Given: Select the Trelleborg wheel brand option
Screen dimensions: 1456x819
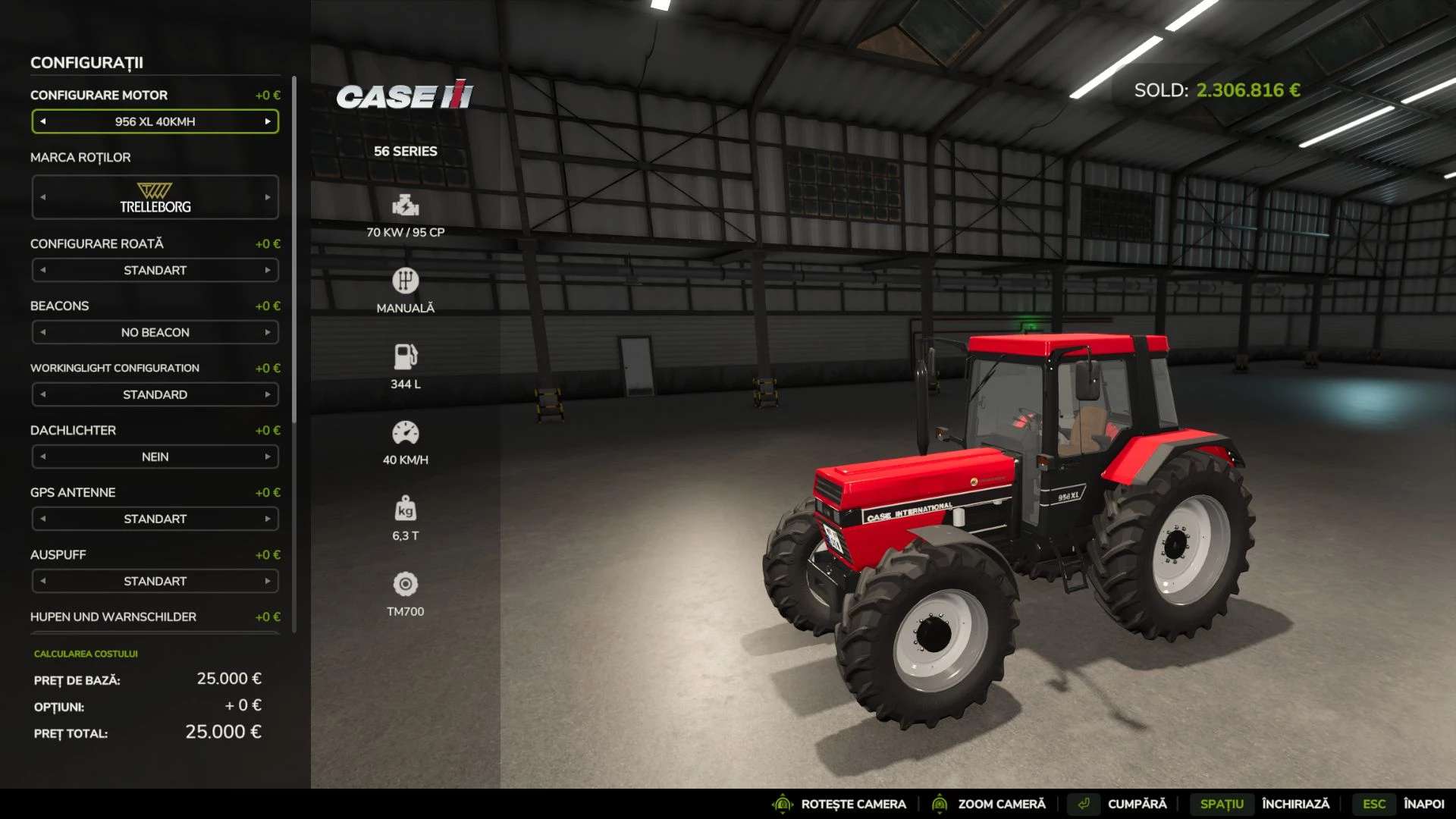Looking at the screenshot, I should point(155,196).
